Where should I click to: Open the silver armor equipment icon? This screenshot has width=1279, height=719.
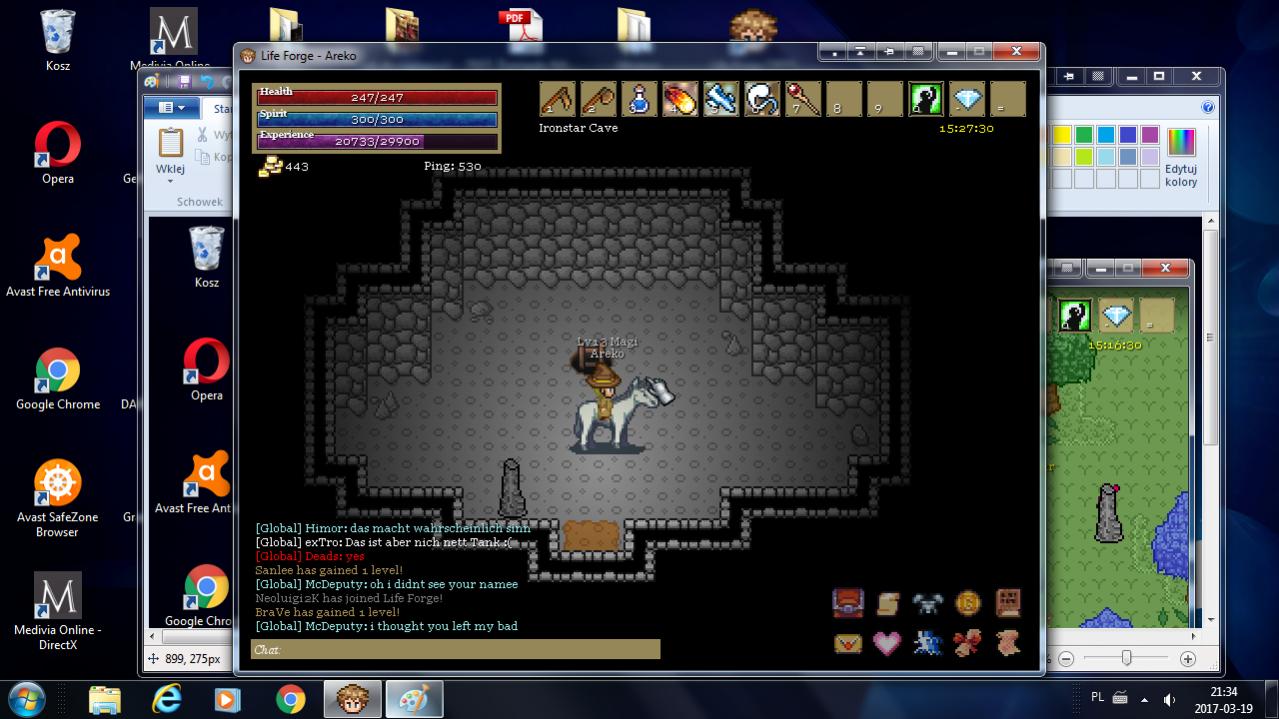927,603
